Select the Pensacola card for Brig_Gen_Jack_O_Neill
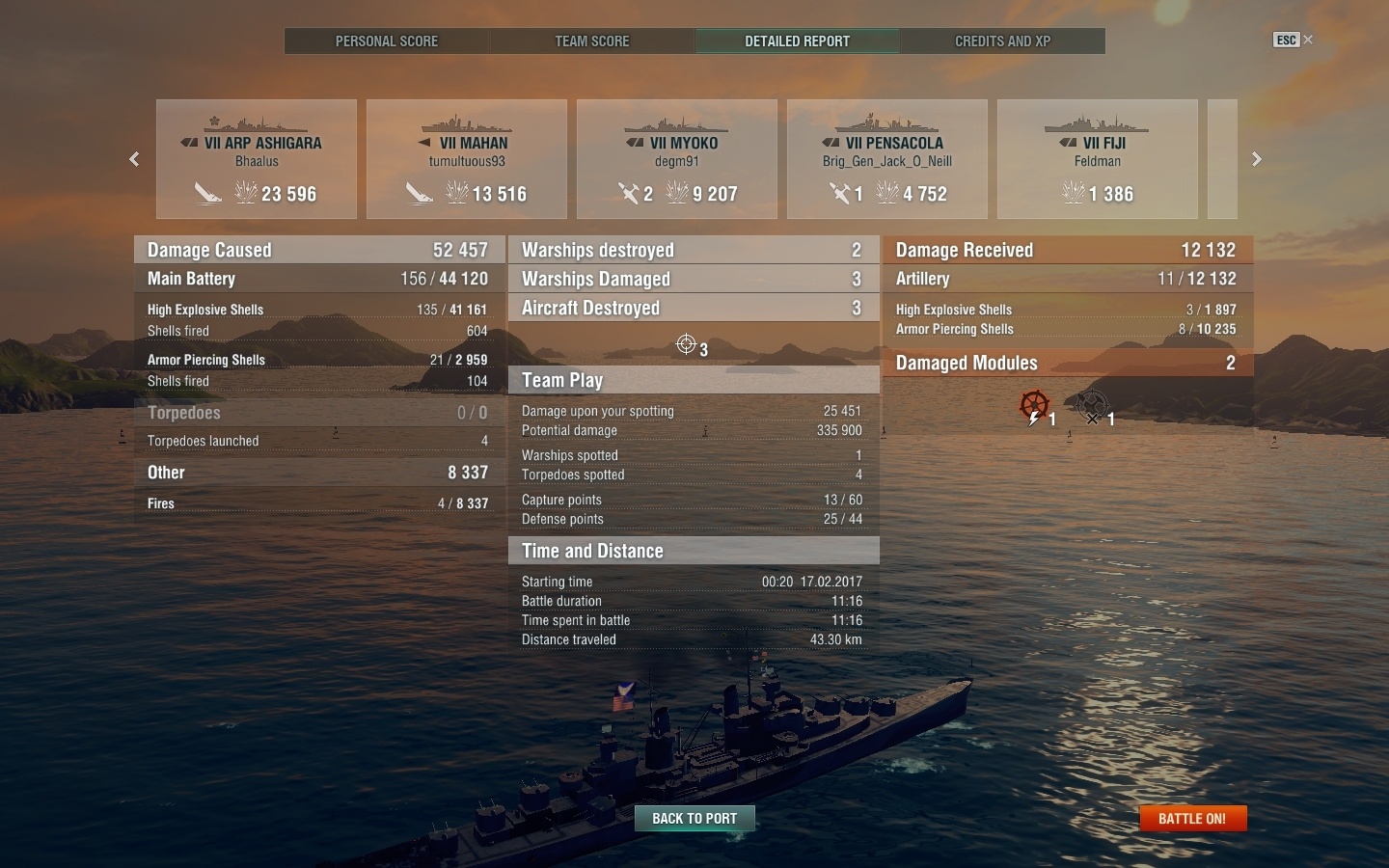The image size is (1389, 868). click(x=887, y=159)
